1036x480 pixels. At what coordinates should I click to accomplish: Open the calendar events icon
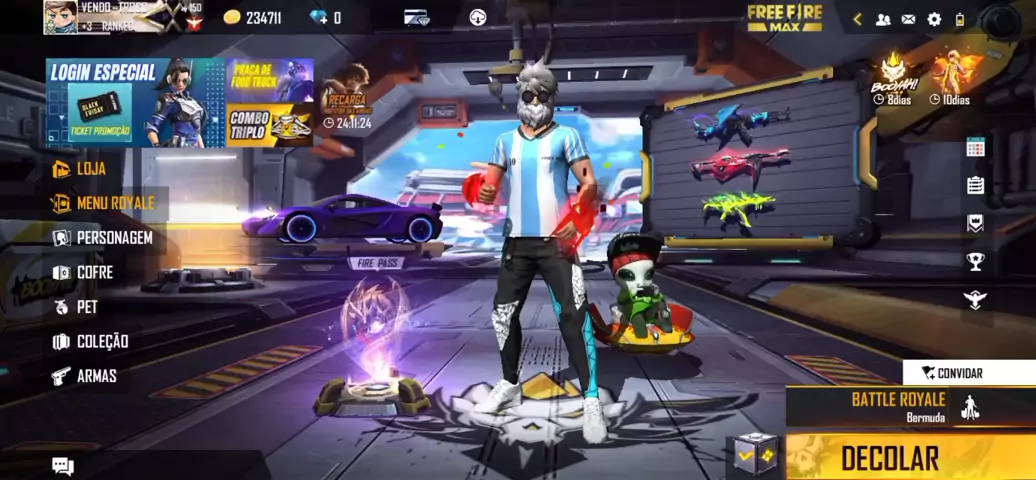coord(975,148)
